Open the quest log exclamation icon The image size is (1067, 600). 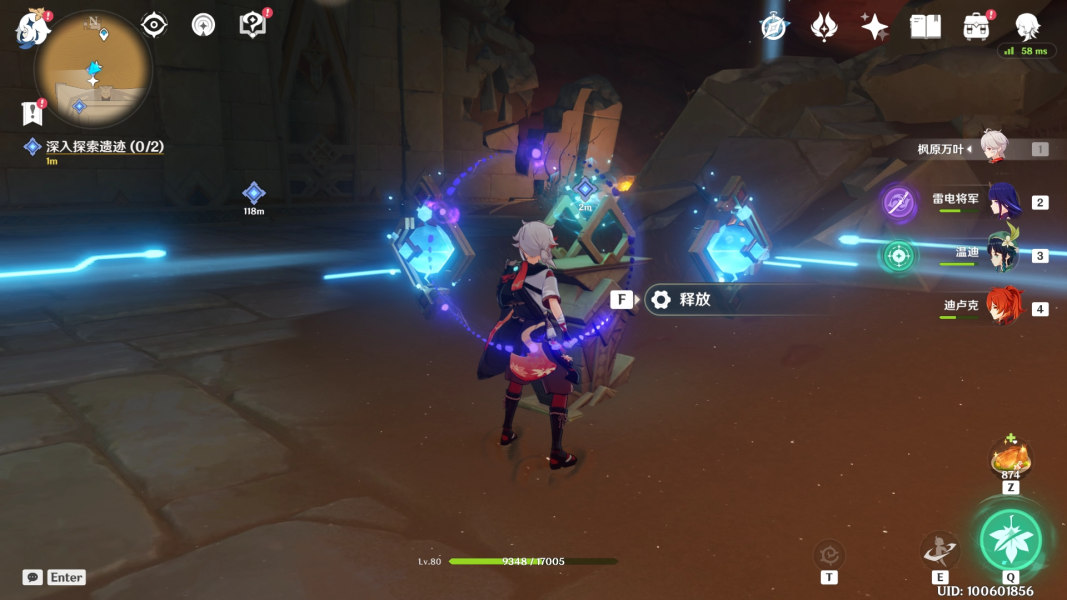(32, 113)
